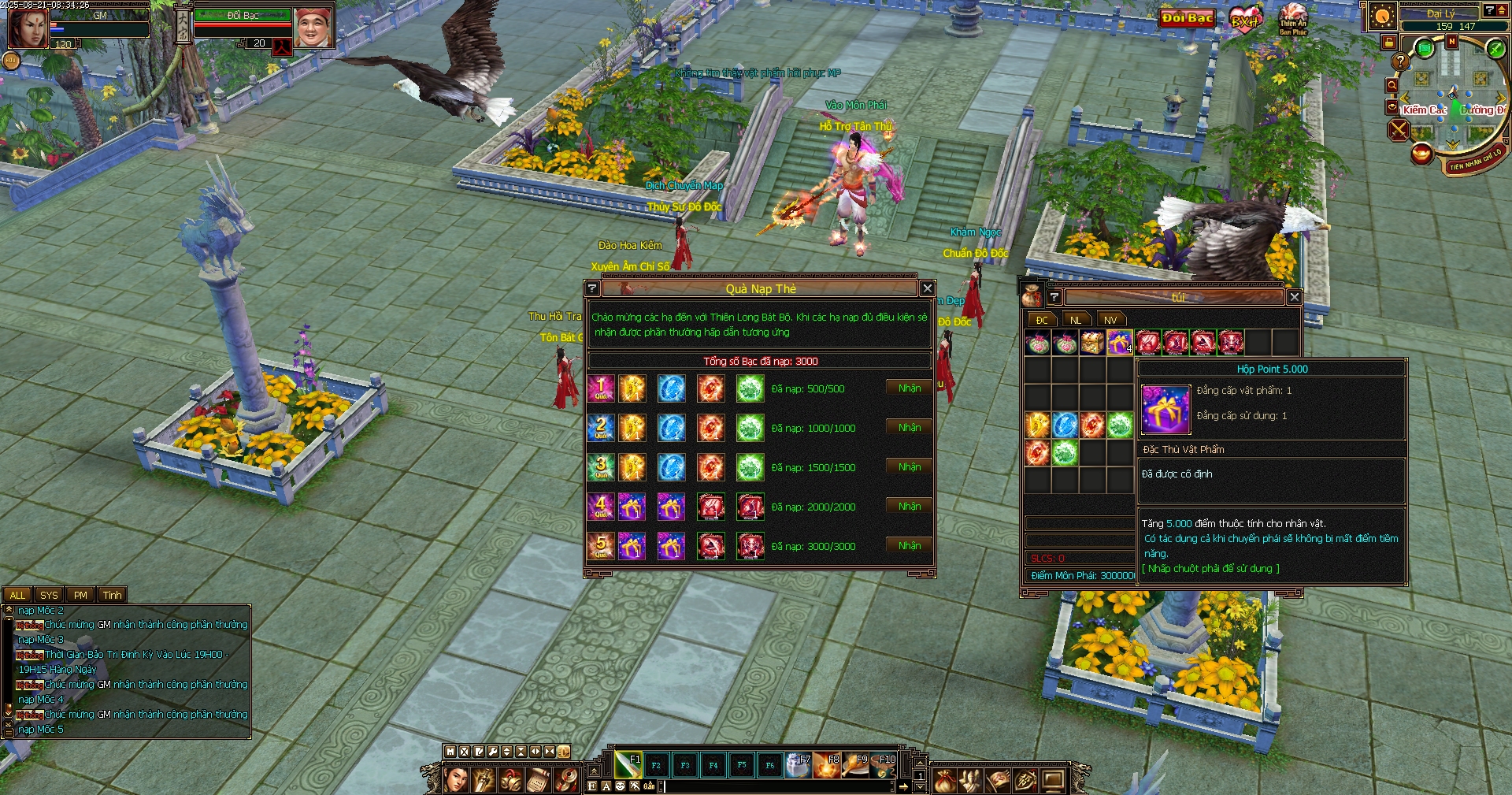The image size is (1512, 795).
Task: Select the Hộp Point 5.000 gift box
Action: click(x=1119, y=343)
